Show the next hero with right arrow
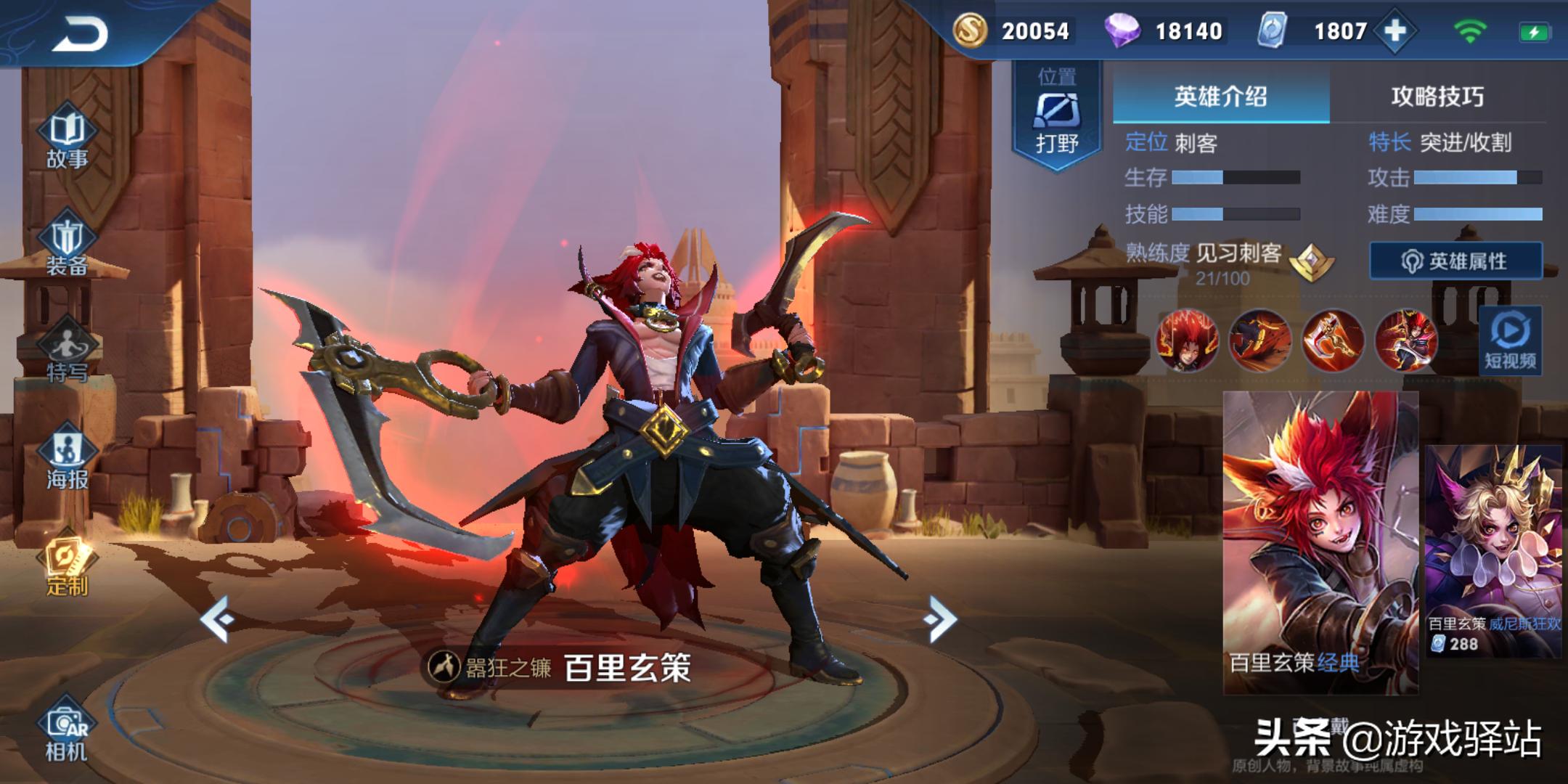Screen dimensions: 1568x784 (x=941, y=619)
